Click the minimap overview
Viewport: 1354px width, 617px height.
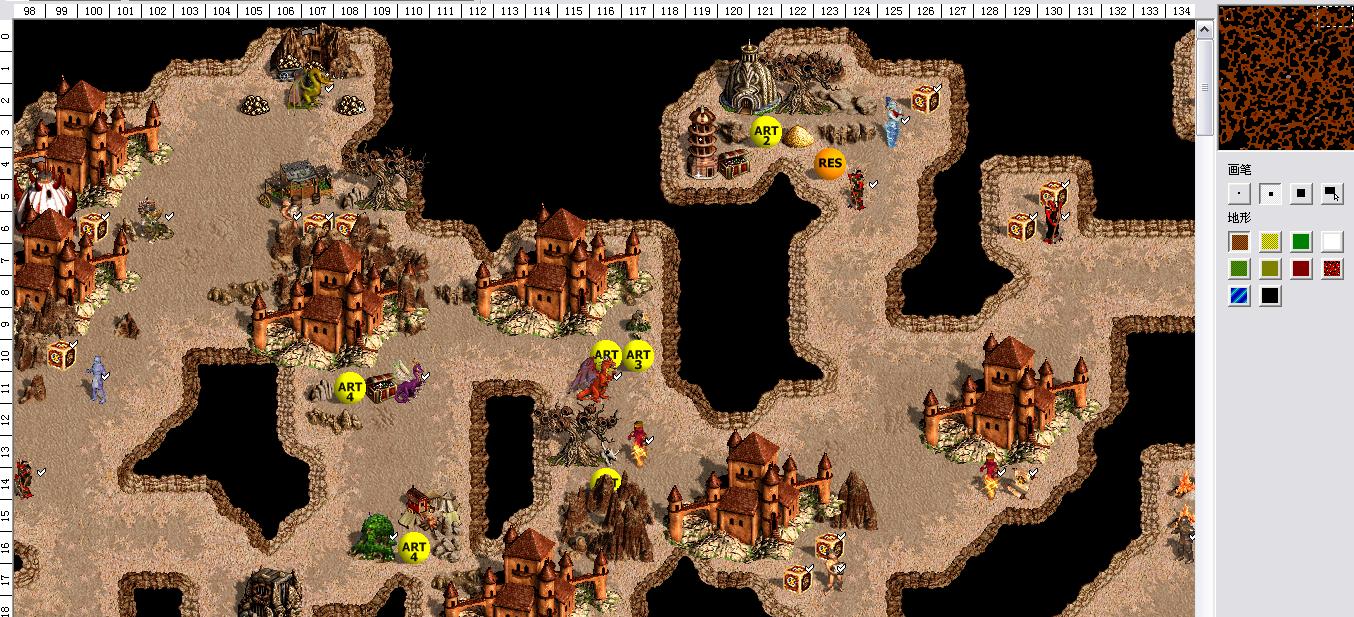pyautogui.click(x=1286, y=76)
